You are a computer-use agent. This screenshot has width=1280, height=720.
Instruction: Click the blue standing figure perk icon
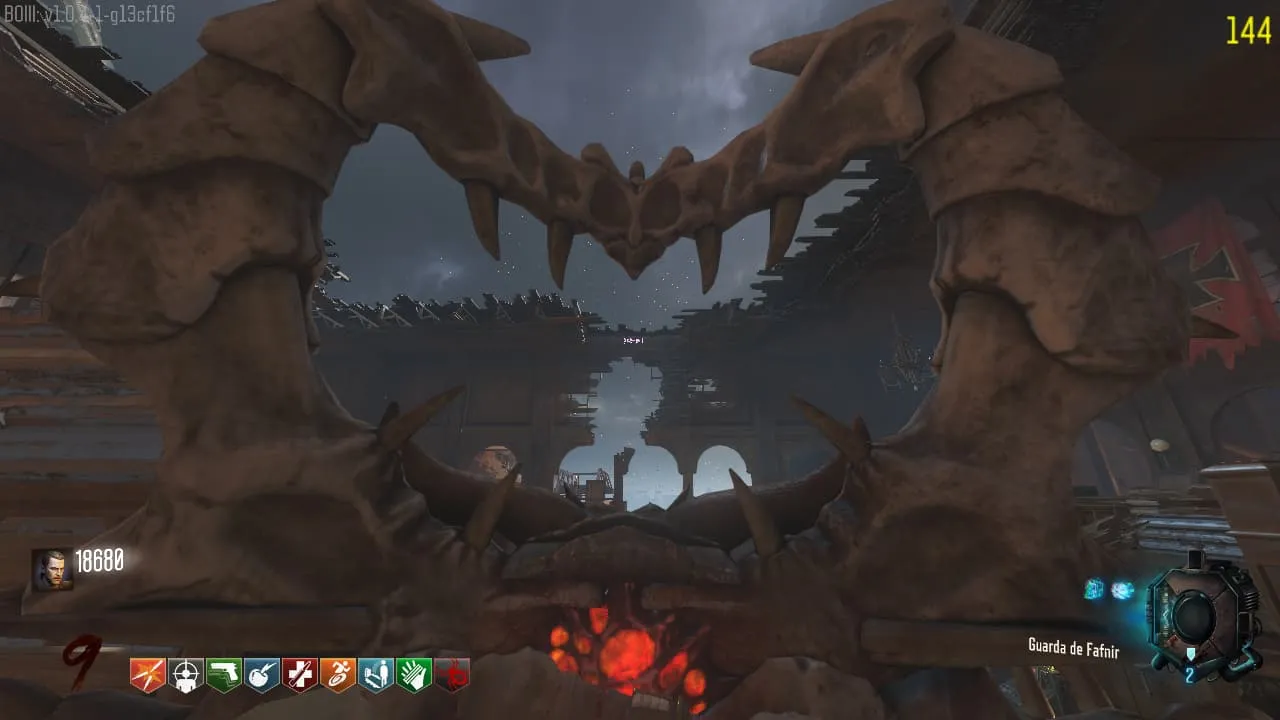[x=376, y=675]
